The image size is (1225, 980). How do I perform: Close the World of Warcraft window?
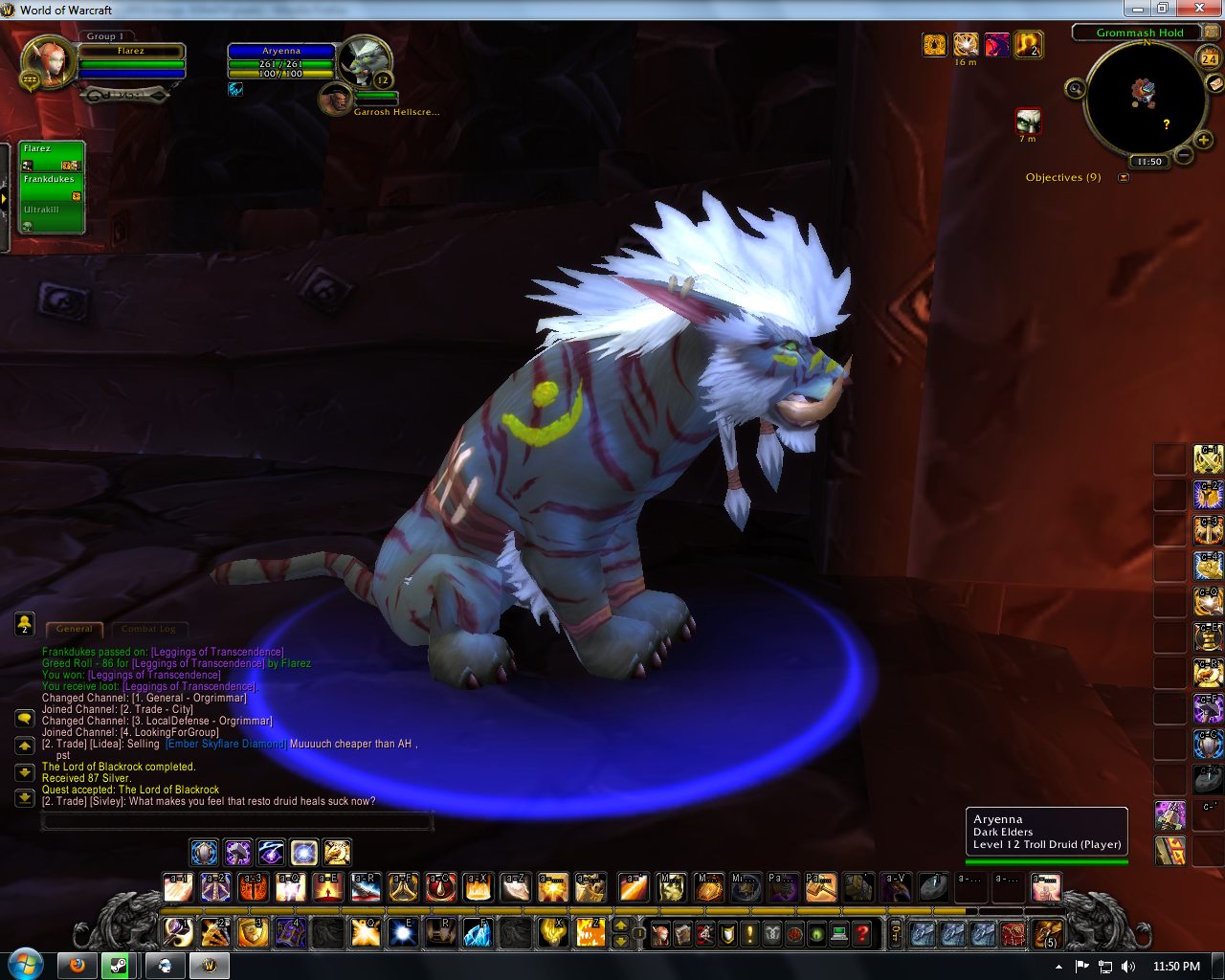1205,9
